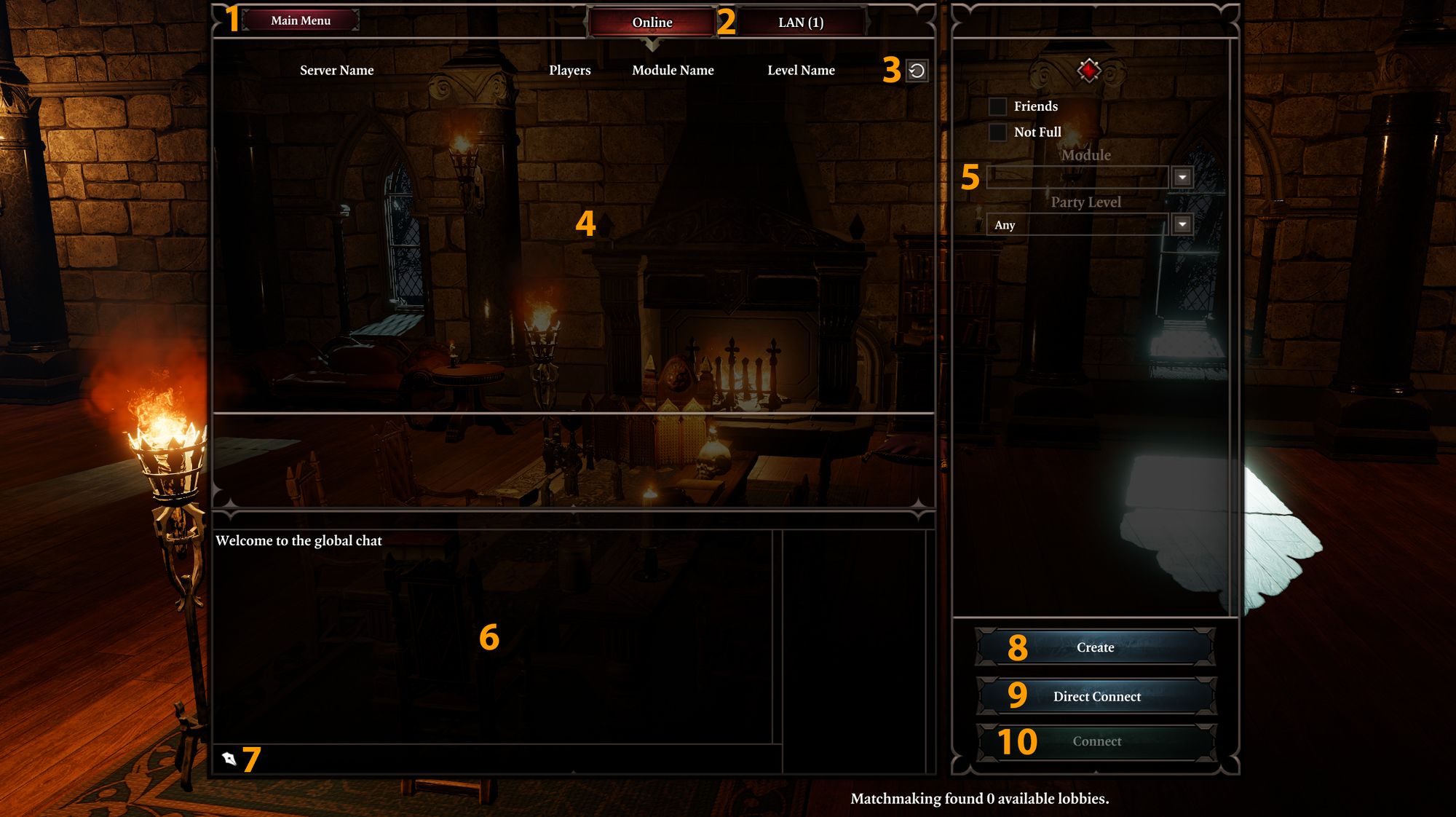1456x817 pixels.
Task: Toggle the Friends filter checkbox
Action: pyautogui.click(x=997, y=106)
